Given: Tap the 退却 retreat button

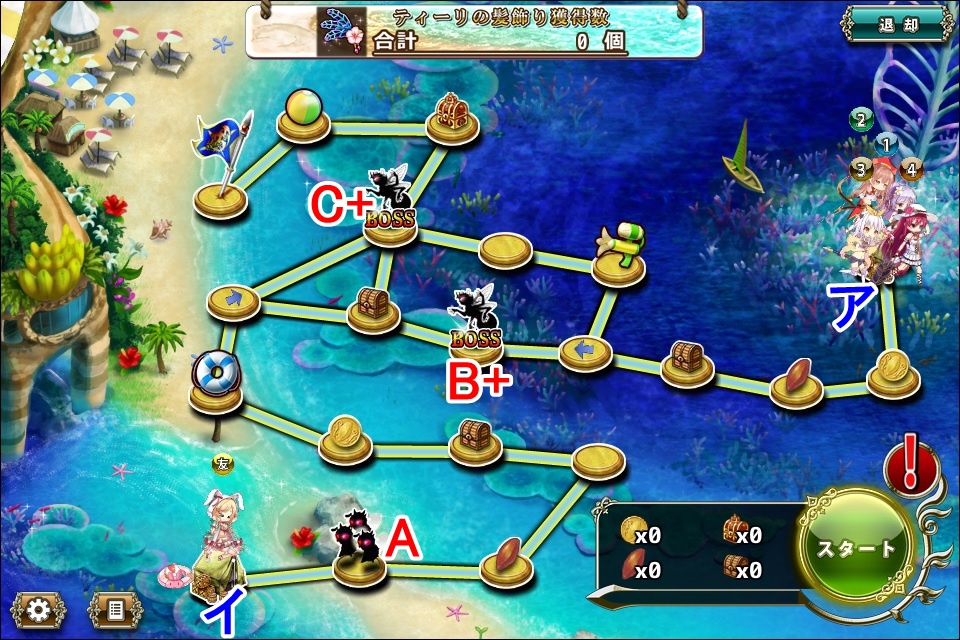Looking at the screenshot, I should tap(897, 25).
